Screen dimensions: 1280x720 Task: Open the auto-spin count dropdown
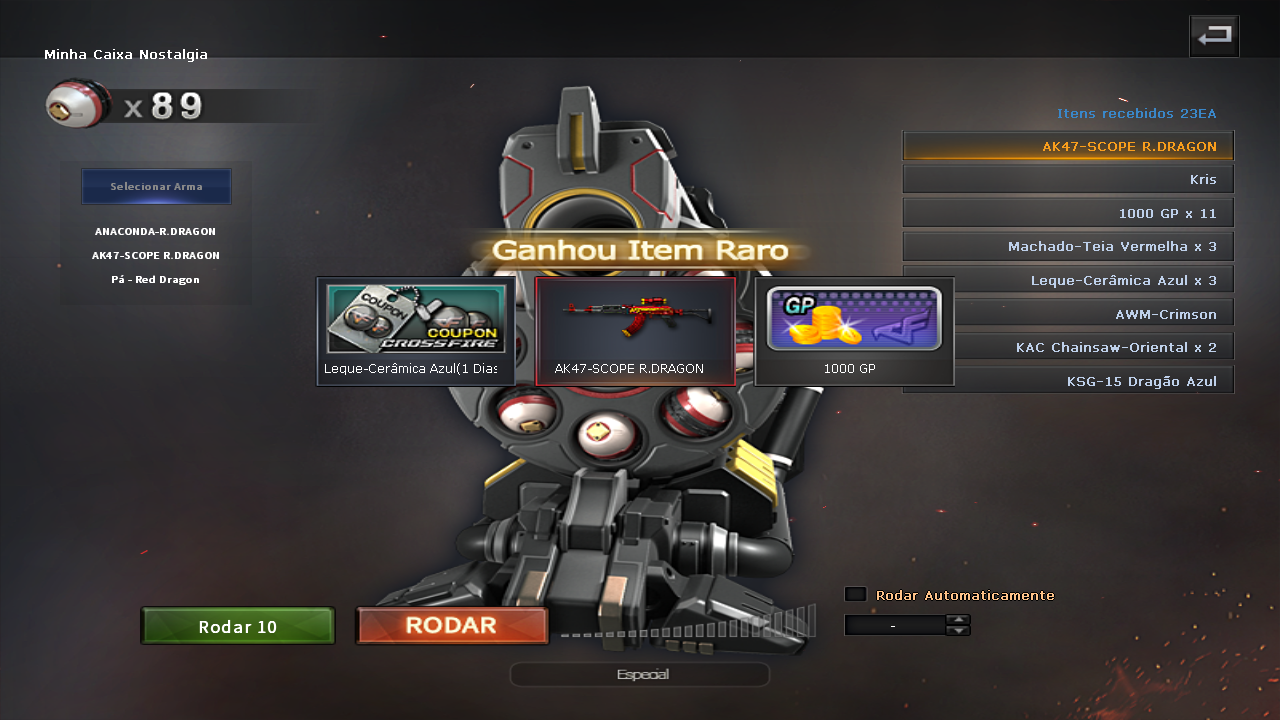[x=895, y=624]
